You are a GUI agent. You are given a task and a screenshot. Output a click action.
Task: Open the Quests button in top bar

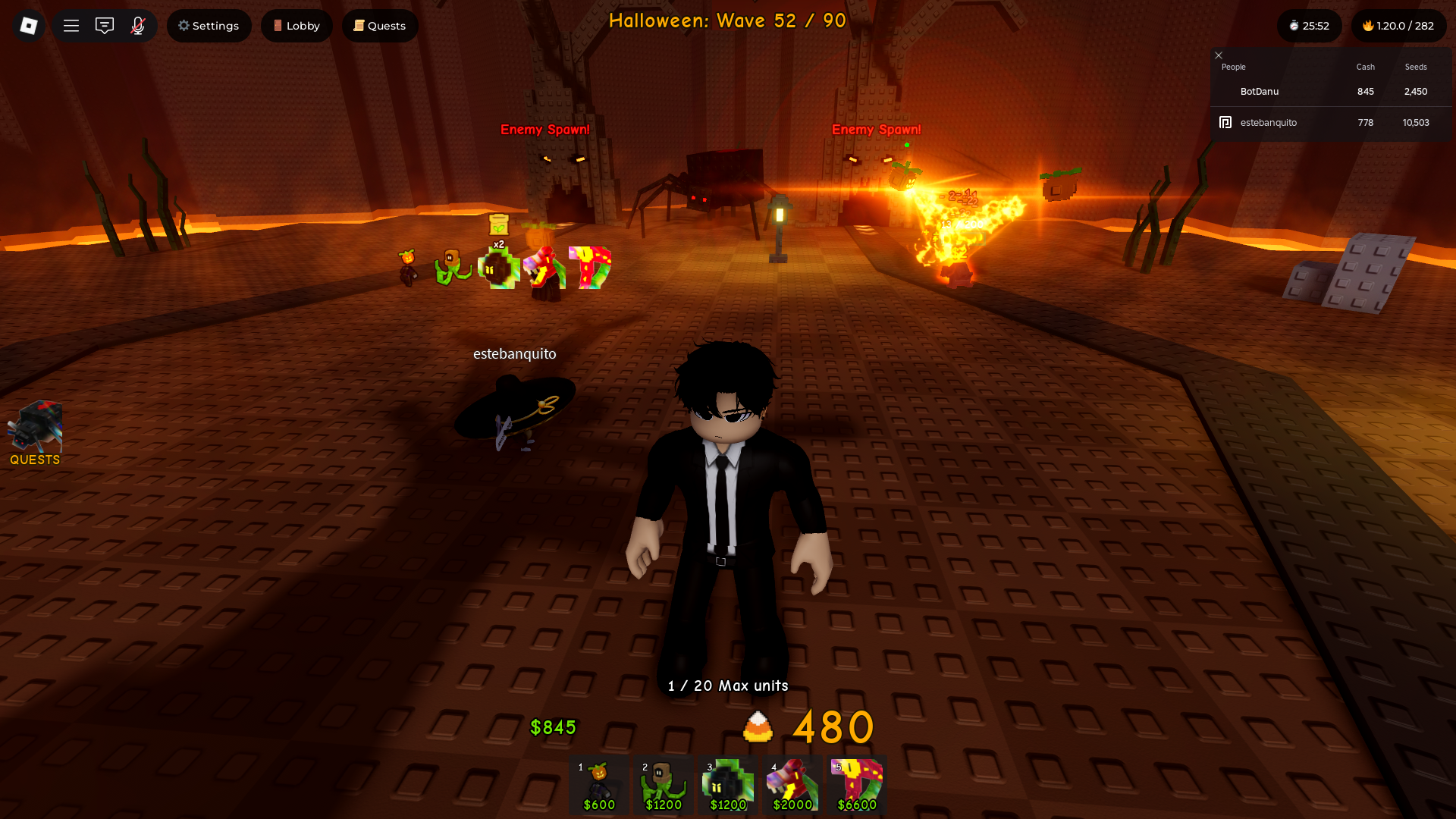(x=380, y=26)
